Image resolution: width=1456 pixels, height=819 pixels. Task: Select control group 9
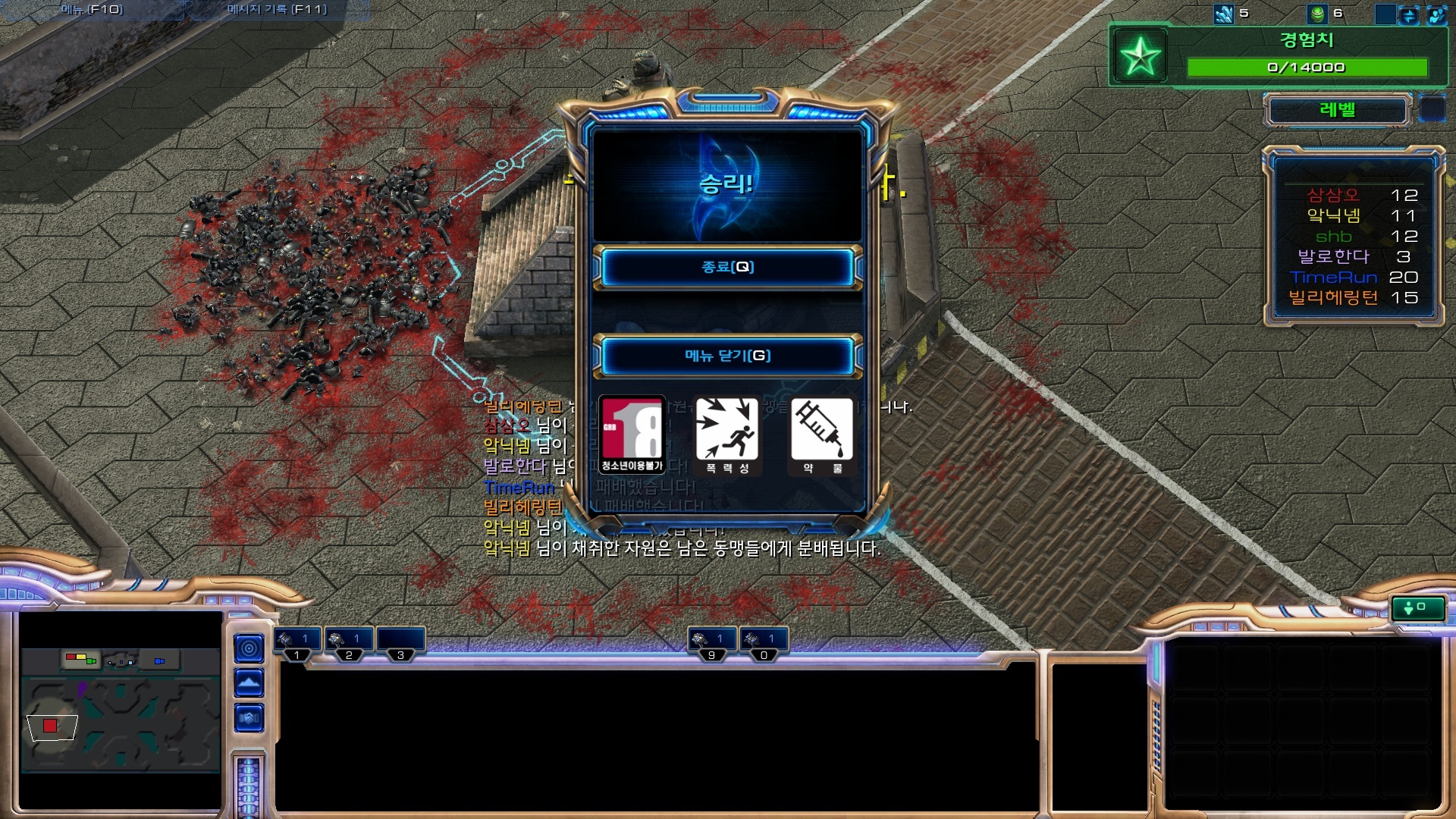pos(711,642)
